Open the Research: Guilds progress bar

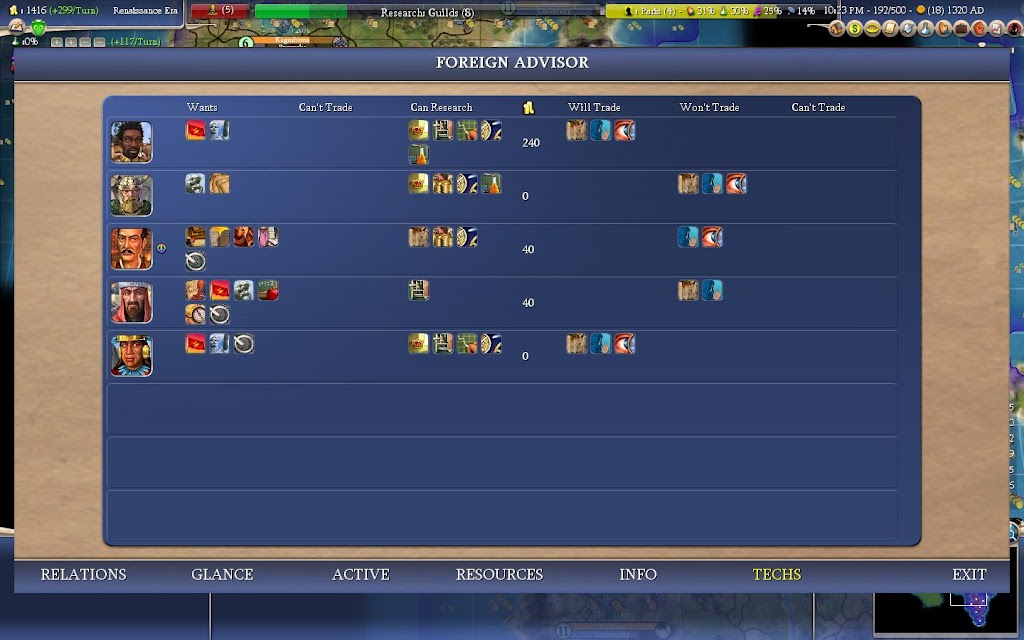pos(427,12)
